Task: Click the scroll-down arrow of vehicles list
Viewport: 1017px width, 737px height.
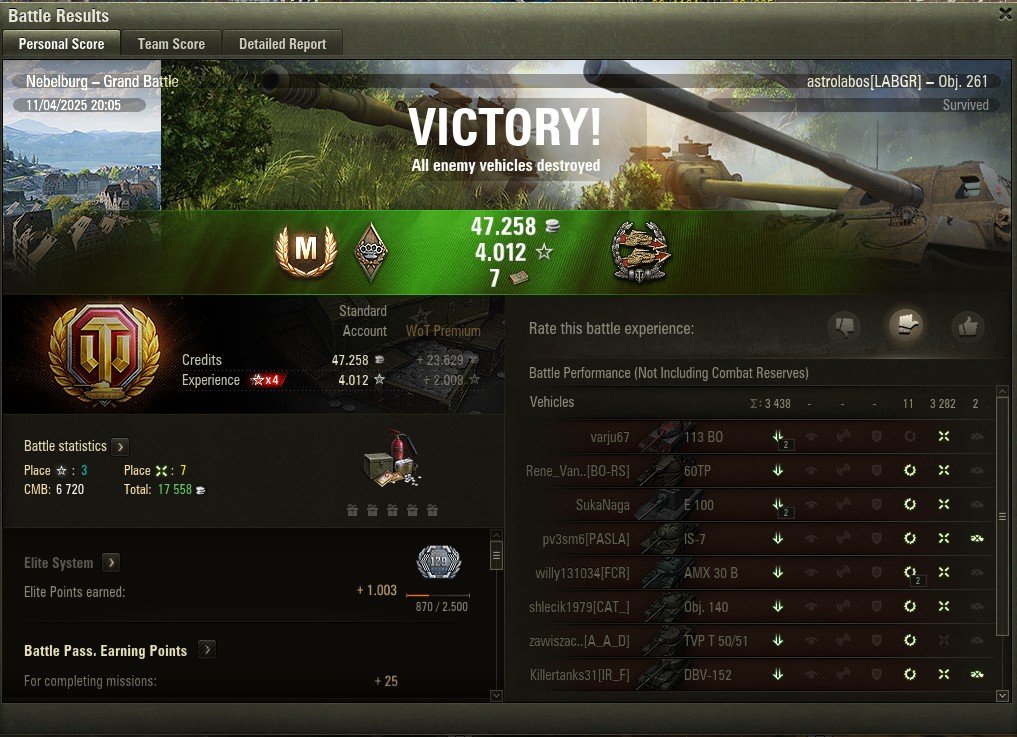Action: pyautogui.click(x=1003, y=695)
